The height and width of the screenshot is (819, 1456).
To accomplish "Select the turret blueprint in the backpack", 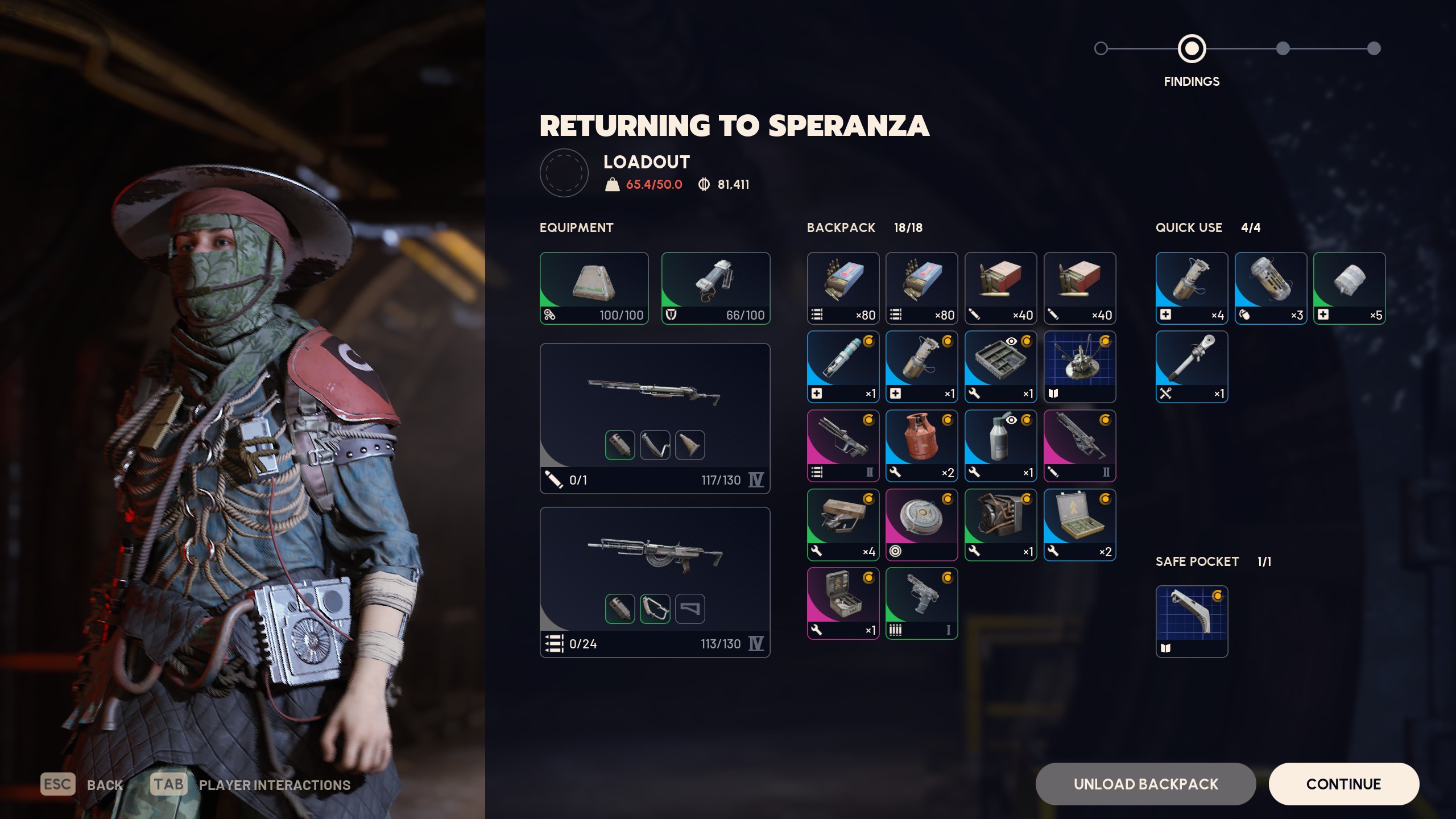I will (x=1079, y=366).
